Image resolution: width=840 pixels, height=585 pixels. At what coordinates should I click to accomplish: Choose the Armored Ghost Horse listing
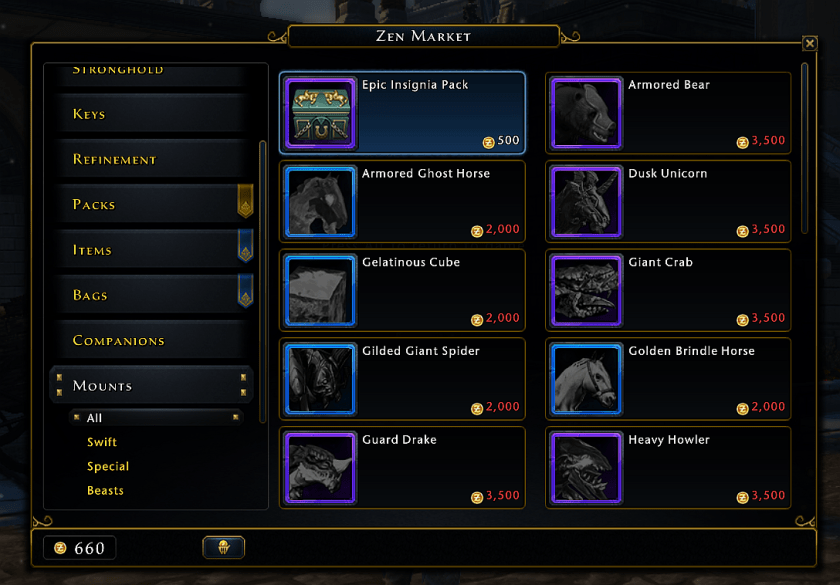pos(402,201)
